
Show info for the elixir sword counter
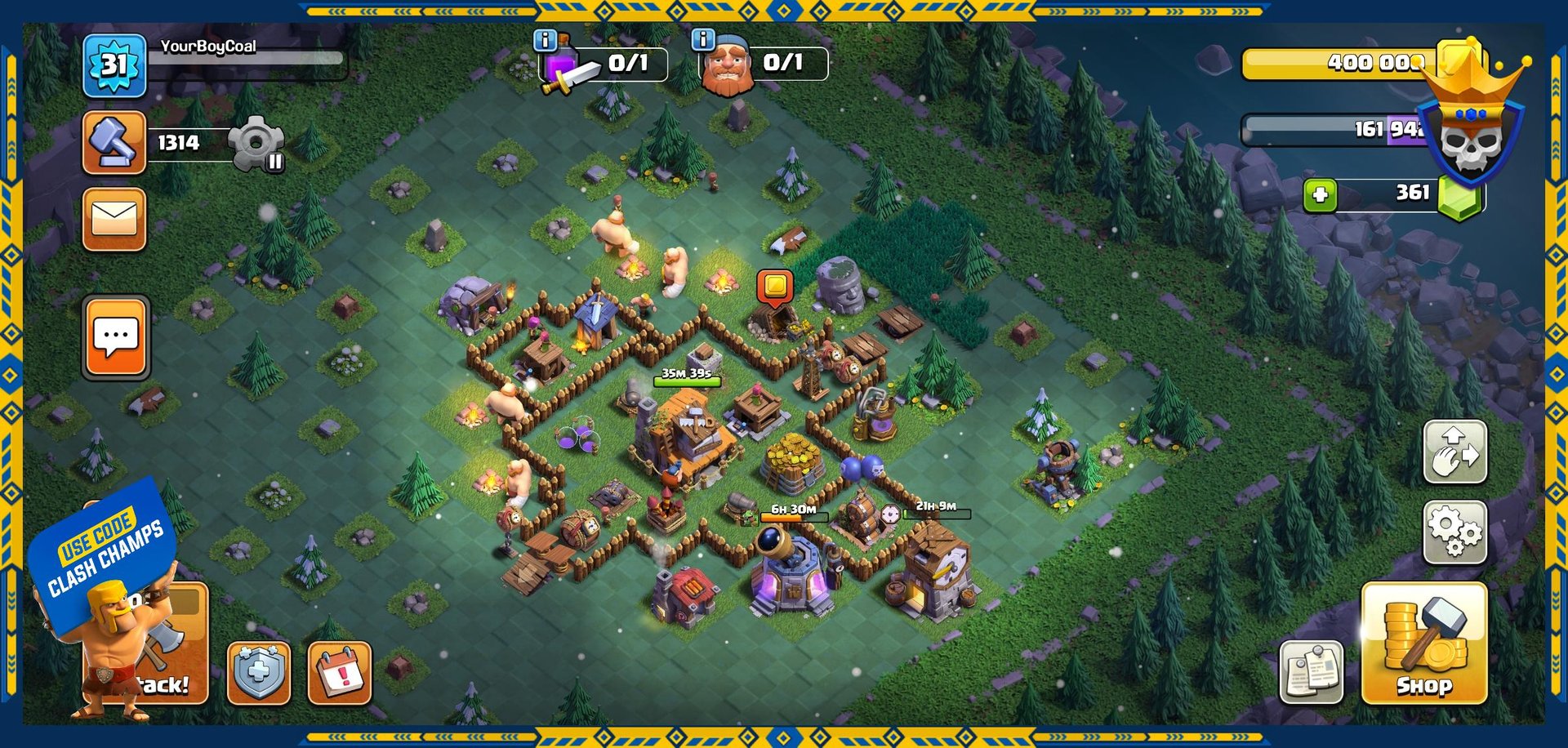pos(545,40)
